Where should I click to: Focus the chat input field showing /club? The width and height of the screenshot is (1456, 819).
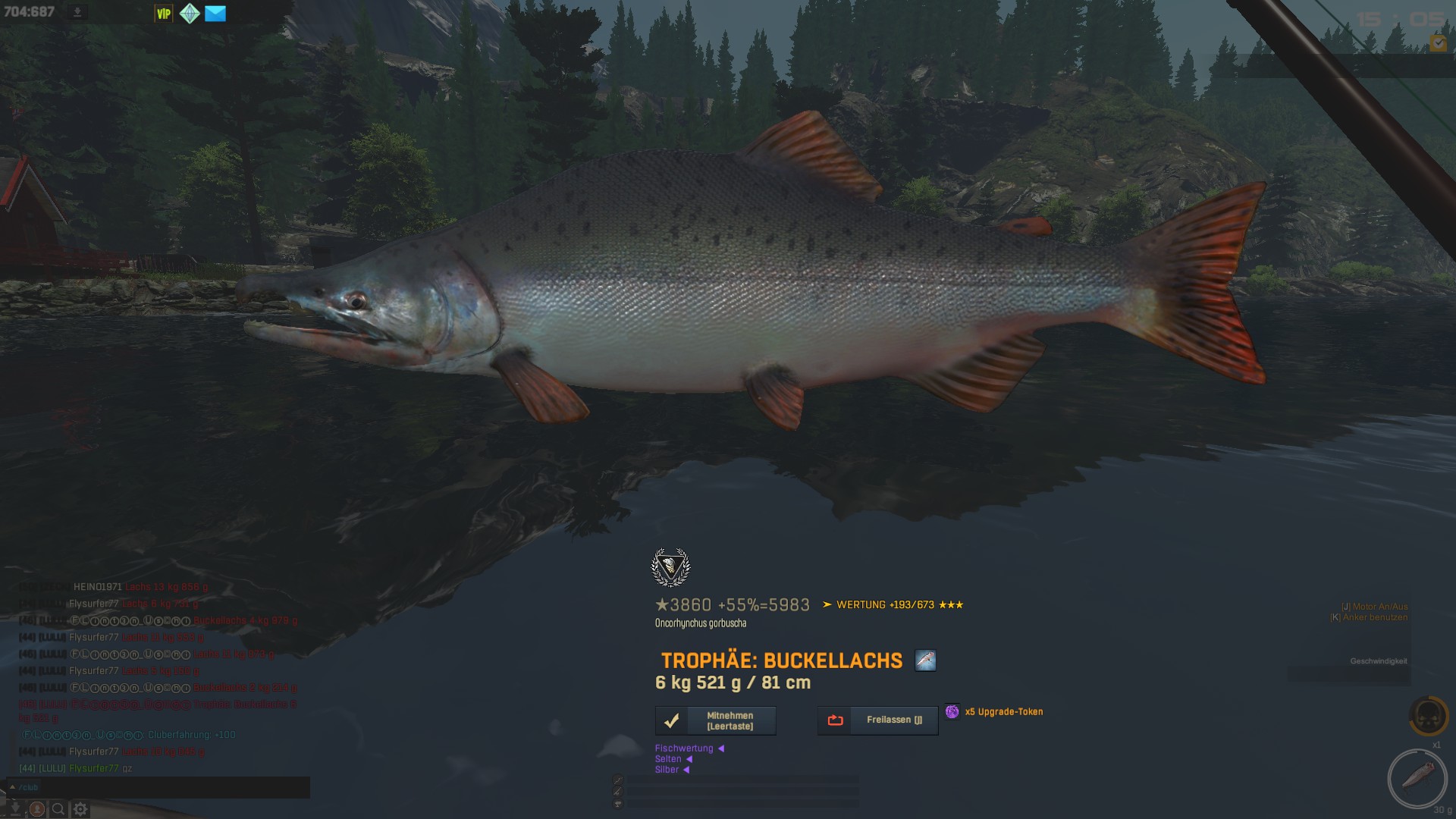pos(159,787)
